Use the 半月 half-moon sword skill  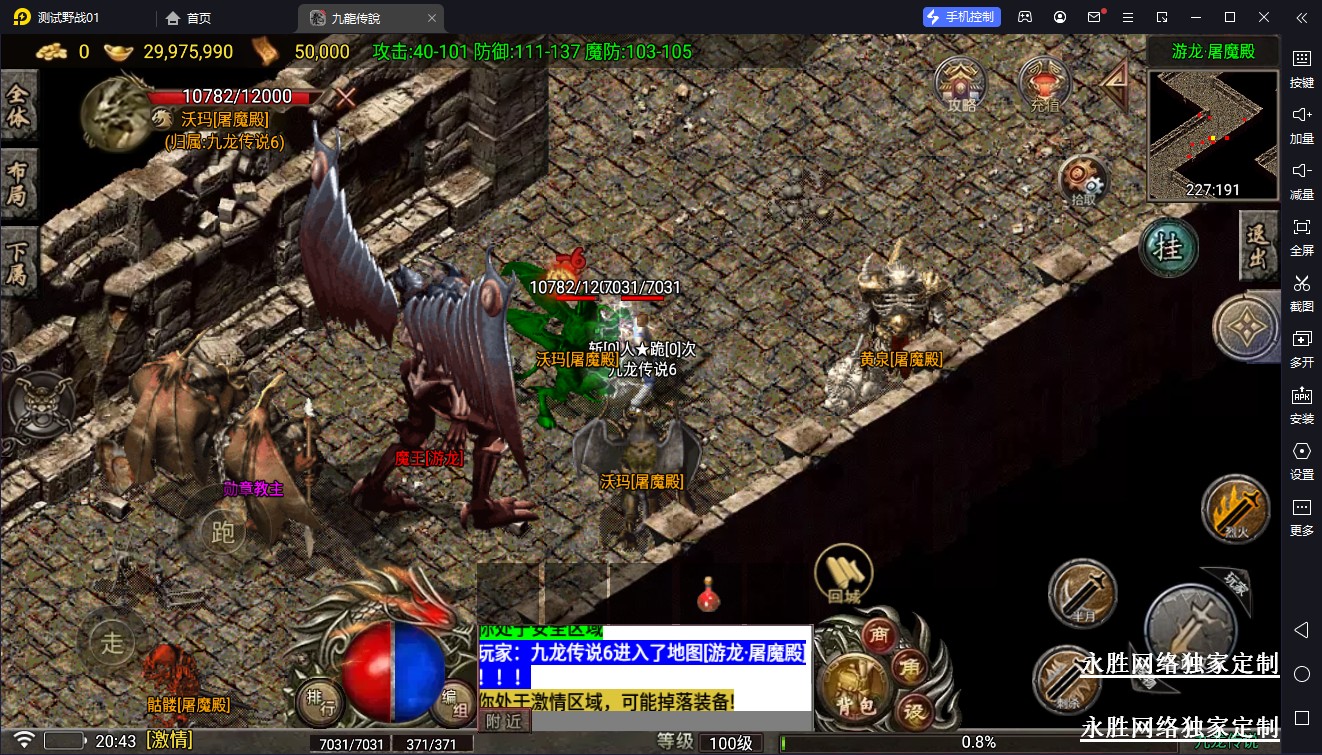click(1082, 594)
